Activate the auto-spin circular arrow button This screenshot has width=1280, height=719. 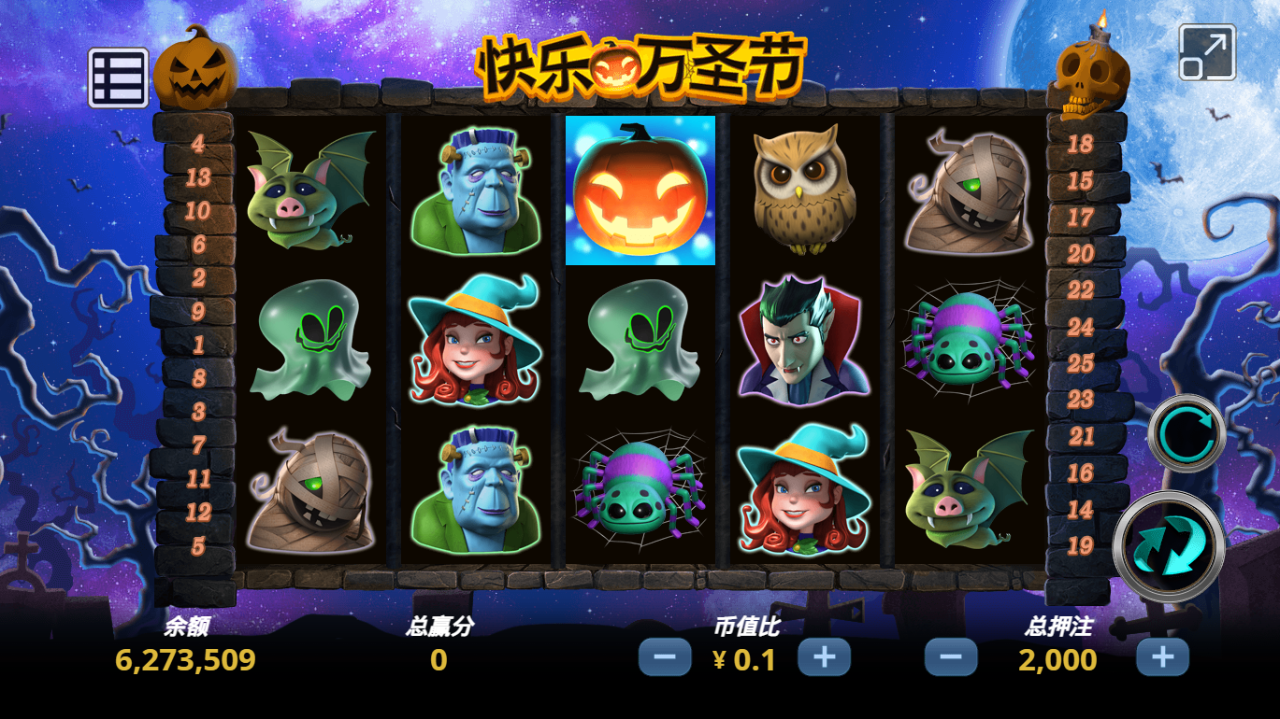[1186, 433]
